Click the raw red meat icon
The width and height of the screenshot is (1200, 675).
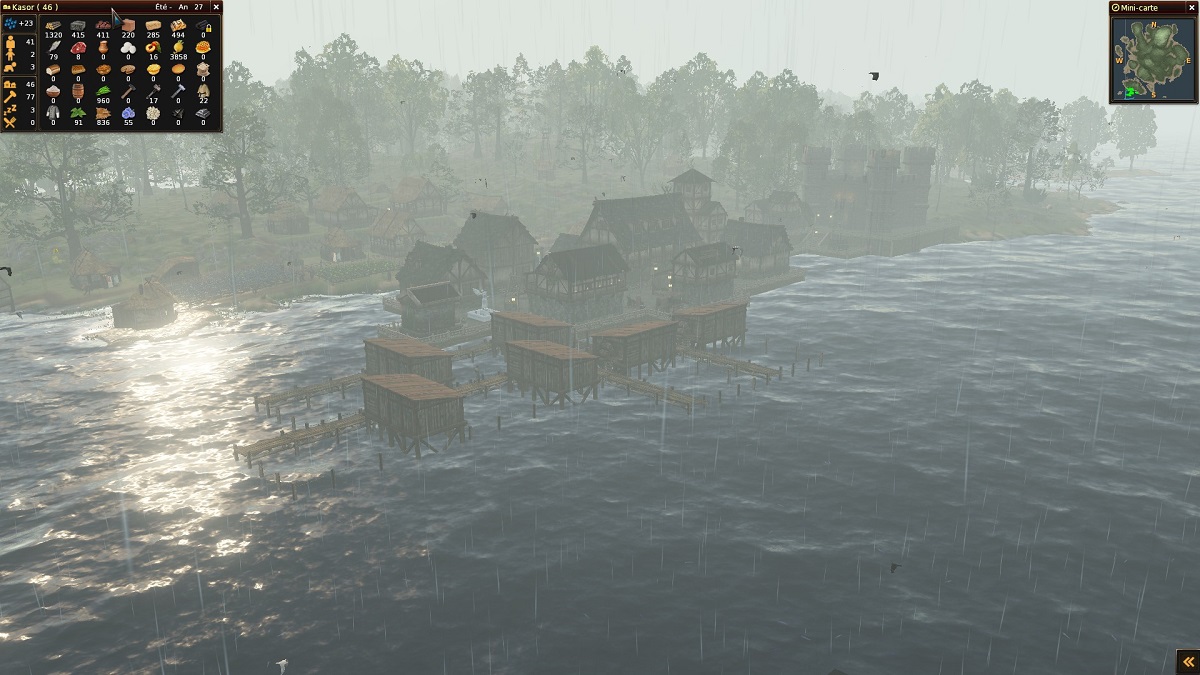(x=78, y=46)
